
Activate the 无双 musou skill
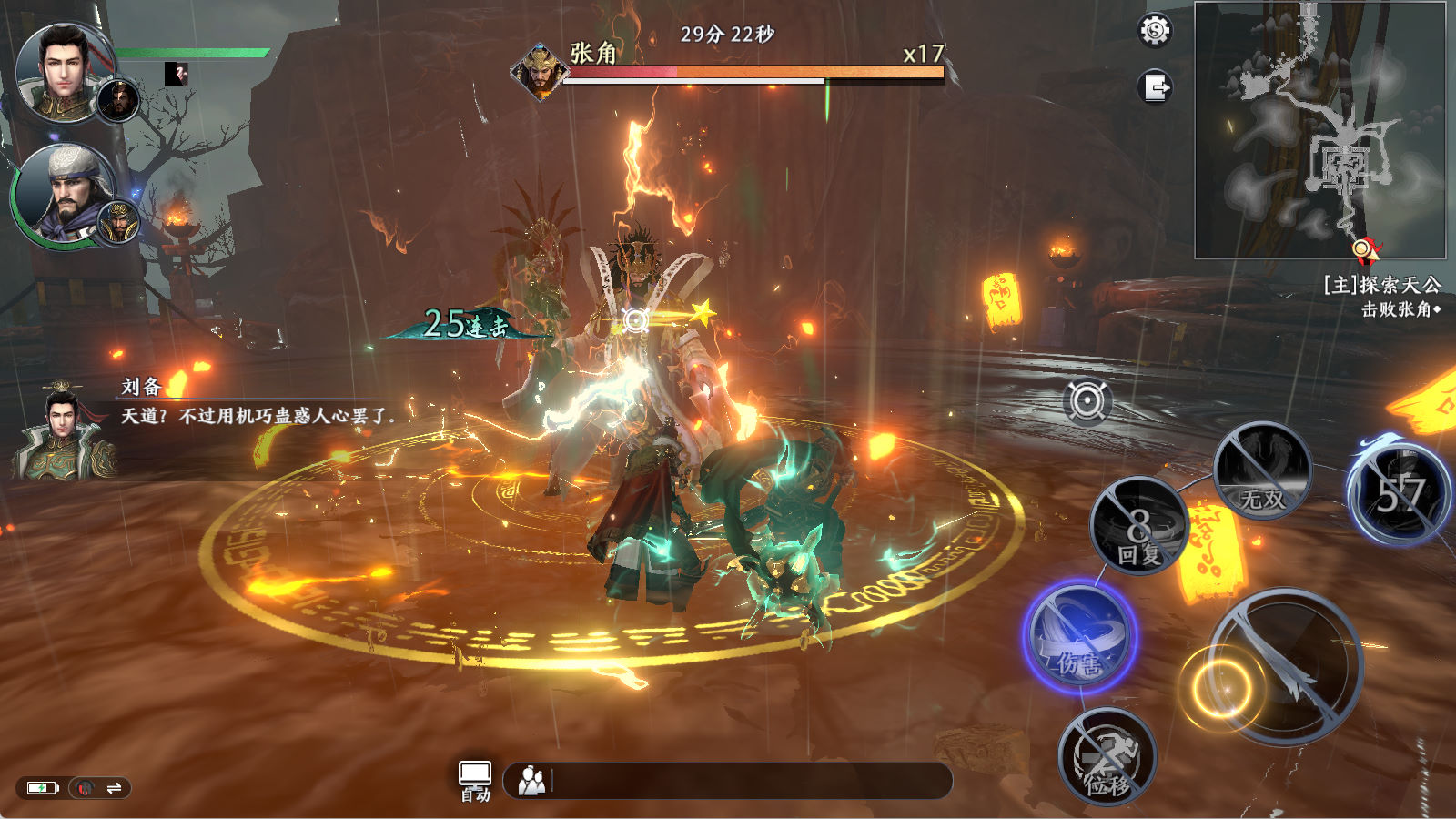point(1262,471)
